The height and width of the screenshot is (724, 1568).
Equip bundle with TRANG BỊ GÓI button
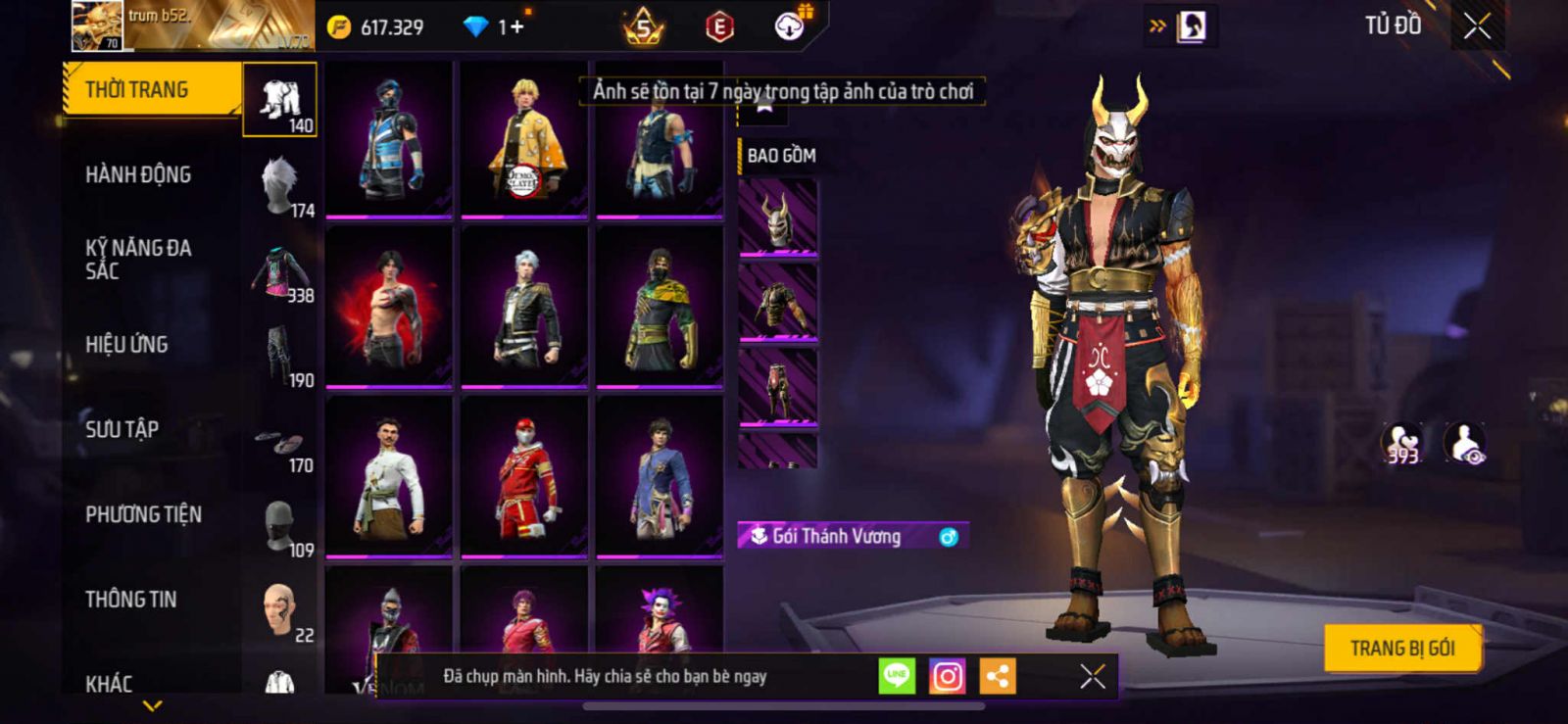[x=1401, y=648]
